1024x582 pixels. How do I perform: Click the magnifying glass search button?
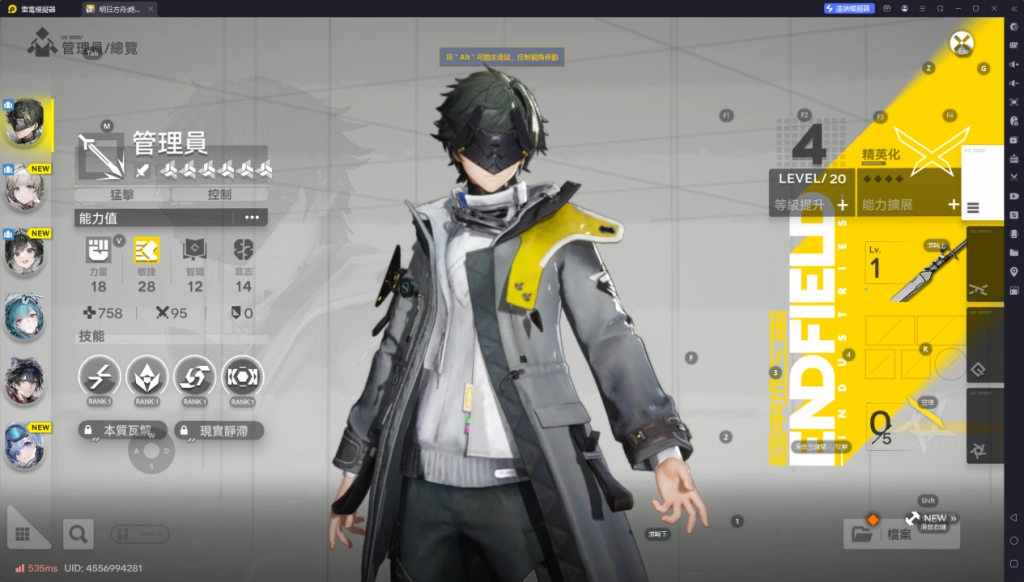coord(78,533)
